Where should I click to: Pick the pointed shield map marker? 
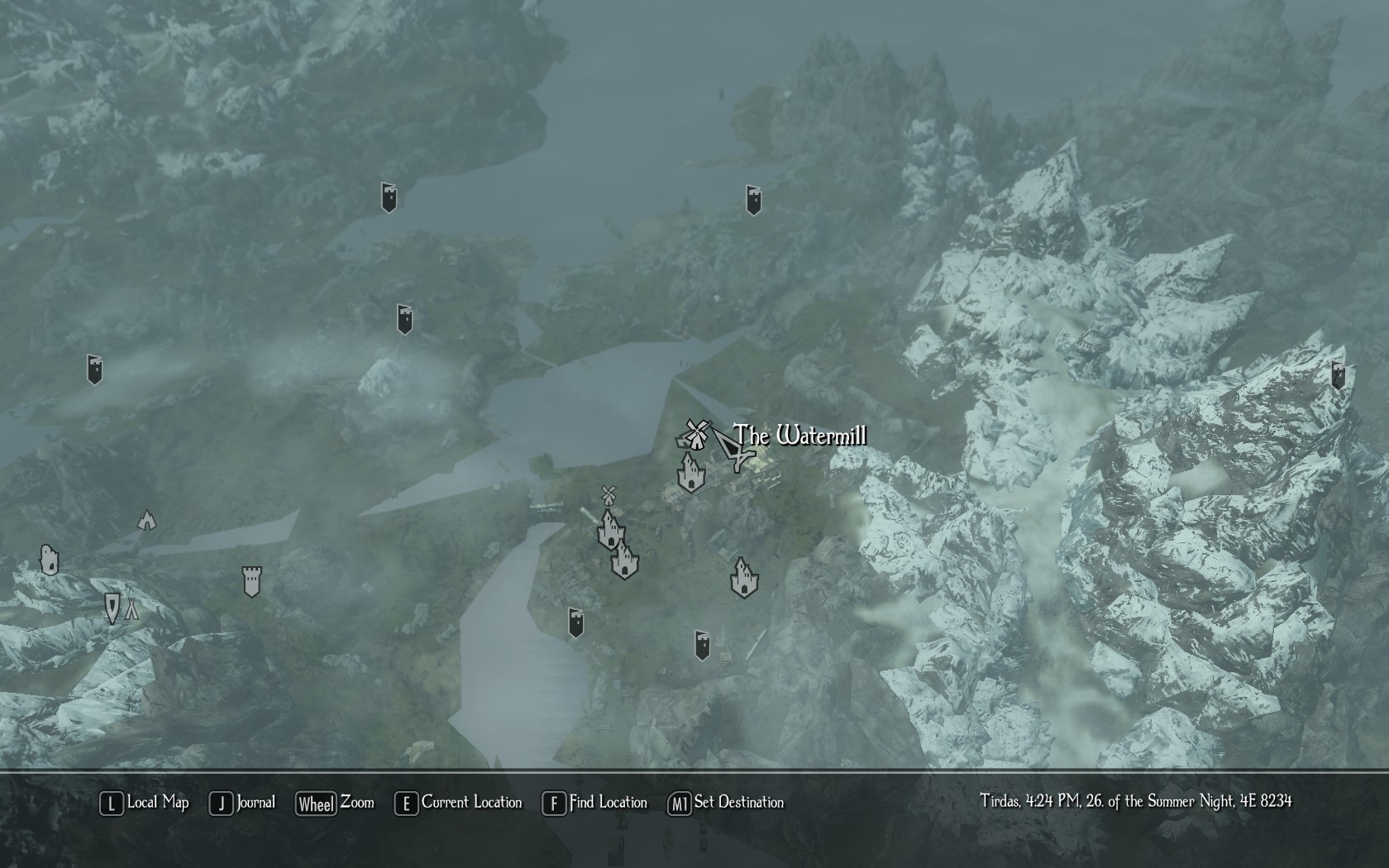tap(112, 608)
